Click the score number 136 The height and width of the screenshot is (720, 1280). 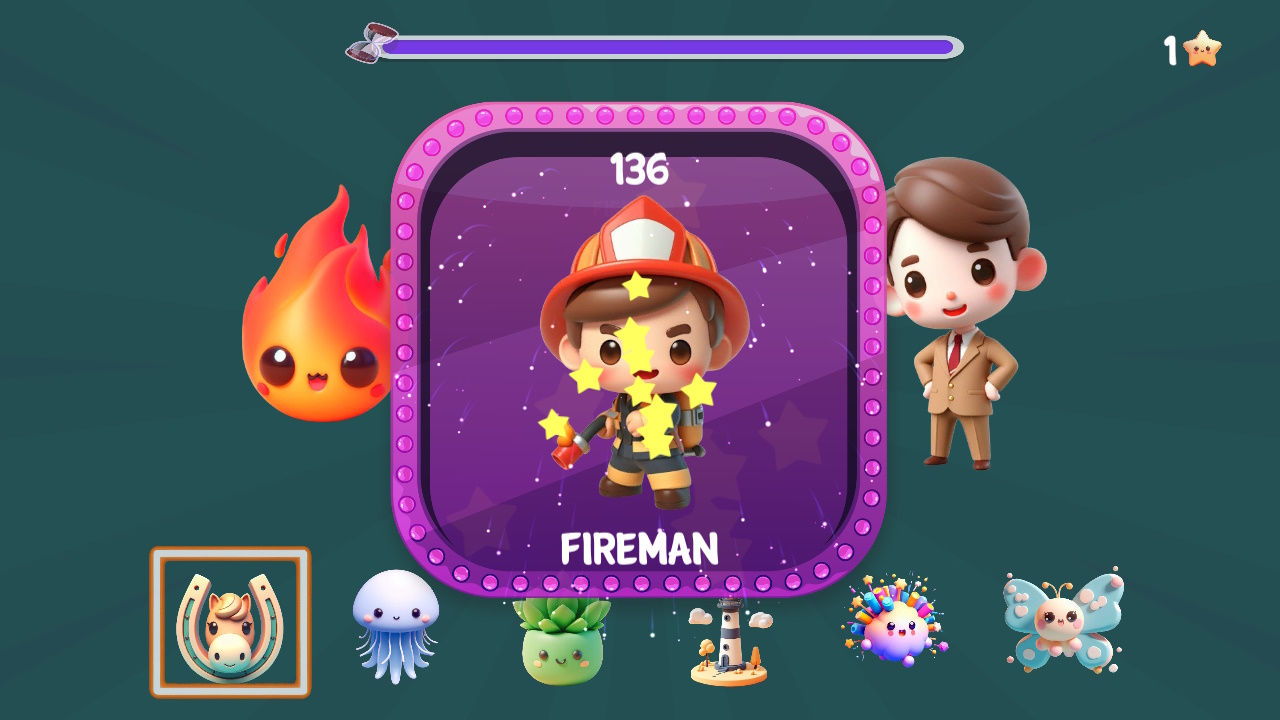point(639,170)
